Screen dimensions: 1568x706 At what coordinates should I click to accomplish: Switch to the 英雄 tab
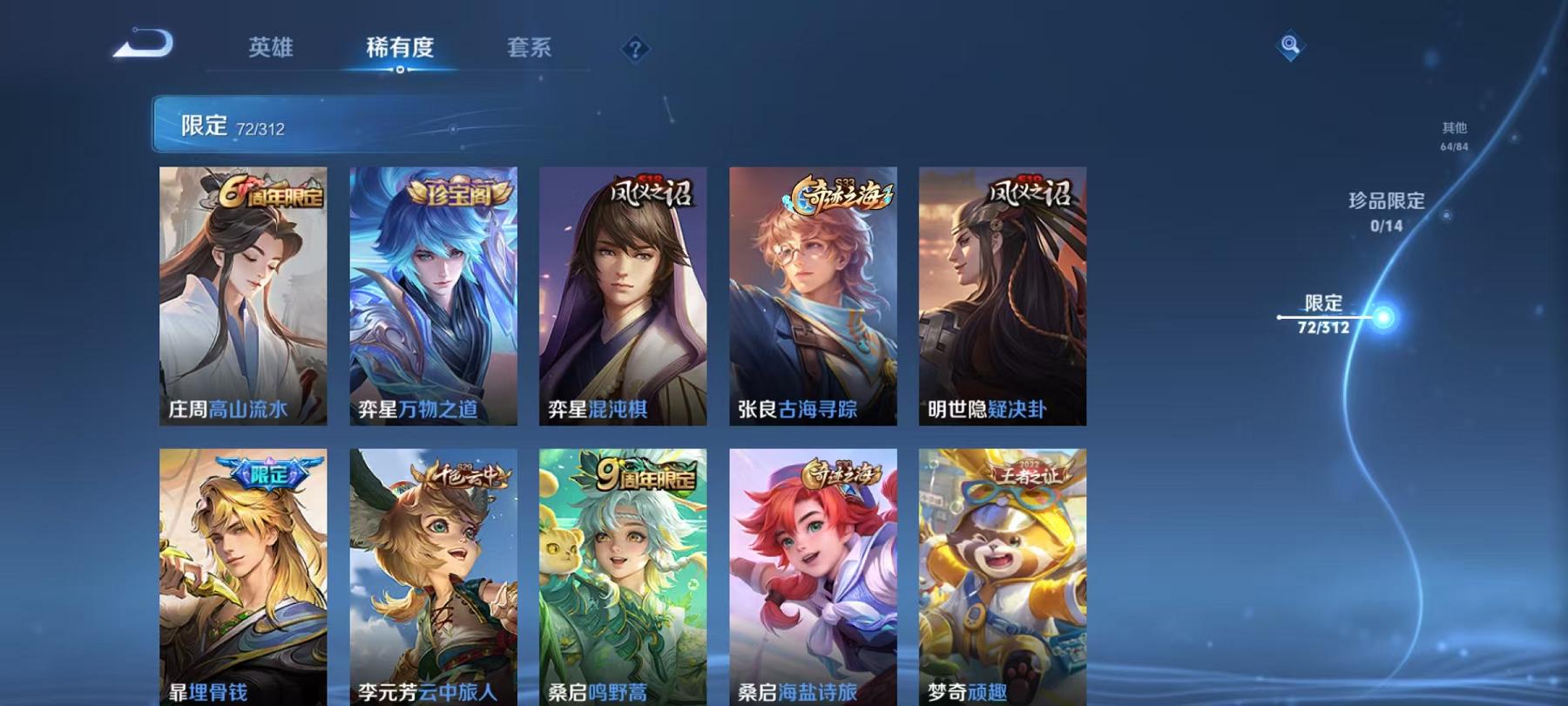271,48
